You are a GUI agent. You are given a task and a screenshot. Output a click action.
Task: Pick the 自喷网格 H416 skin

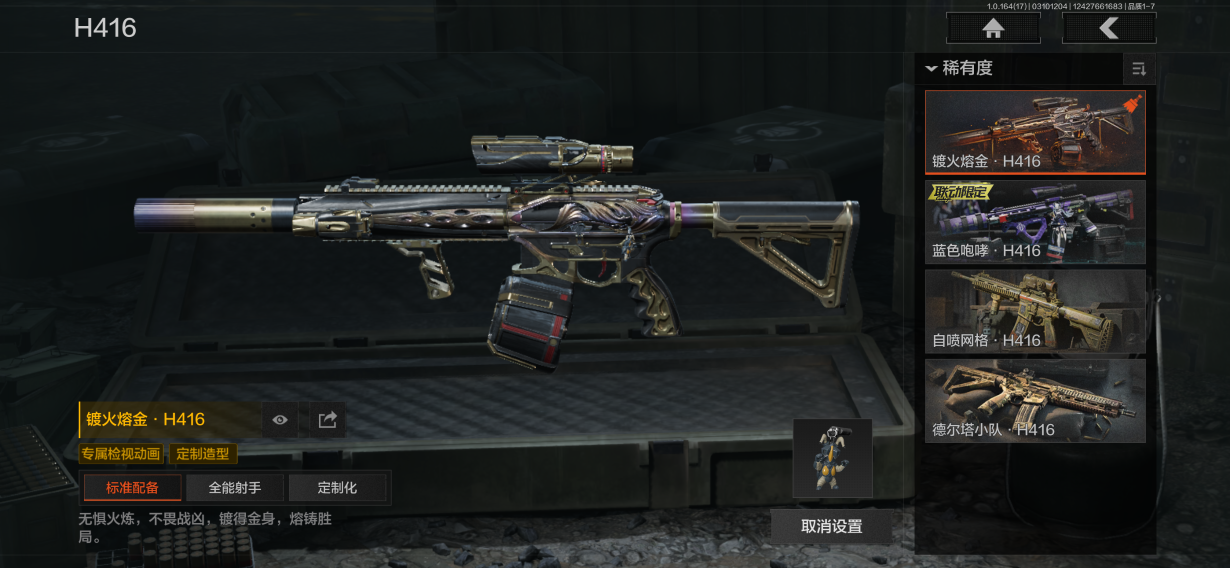[x=1035, y=312]
